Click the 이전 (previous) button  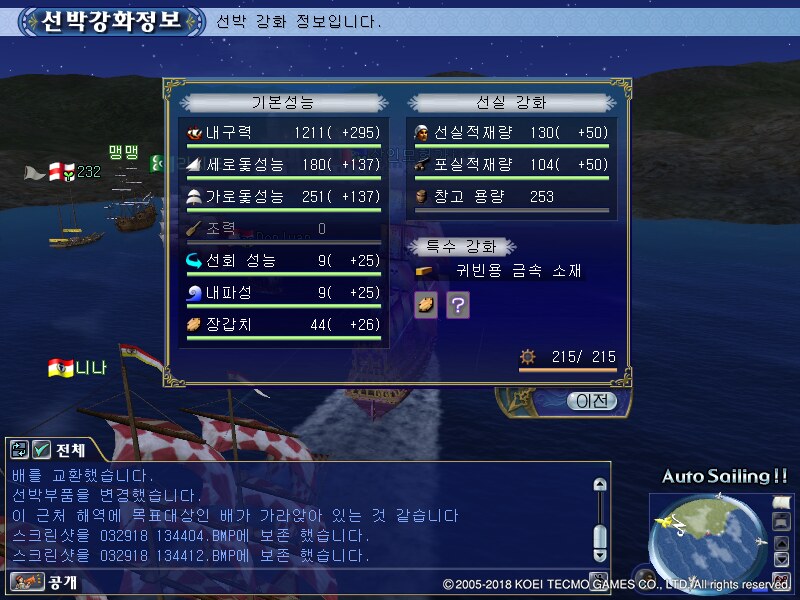[x=590, y=401]
